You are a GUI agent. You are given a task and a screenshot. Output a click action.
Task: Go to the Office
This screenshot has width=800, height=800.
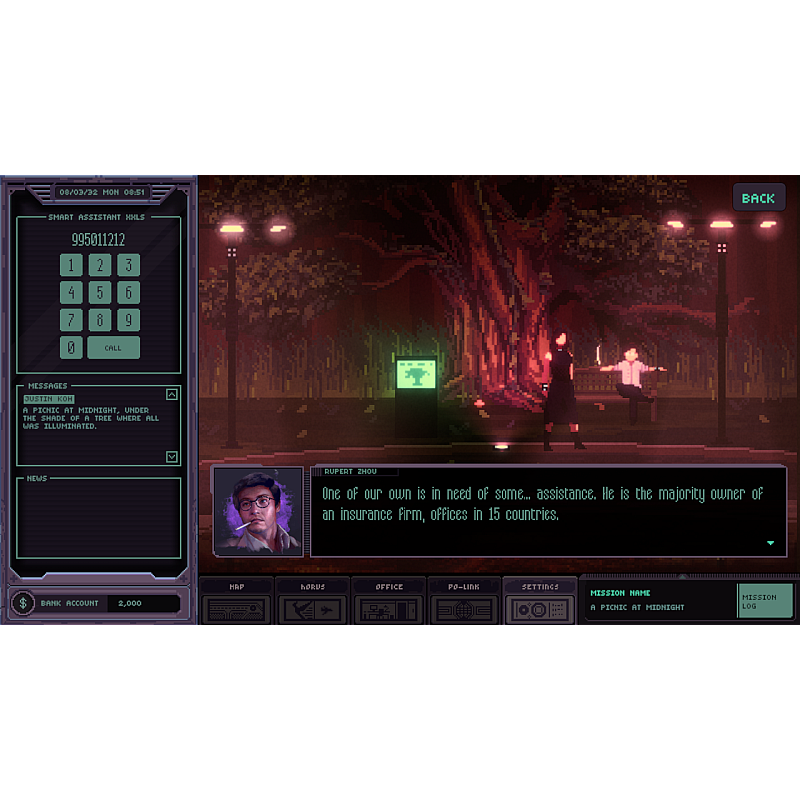pyautogui.click(x=389, y=602)
